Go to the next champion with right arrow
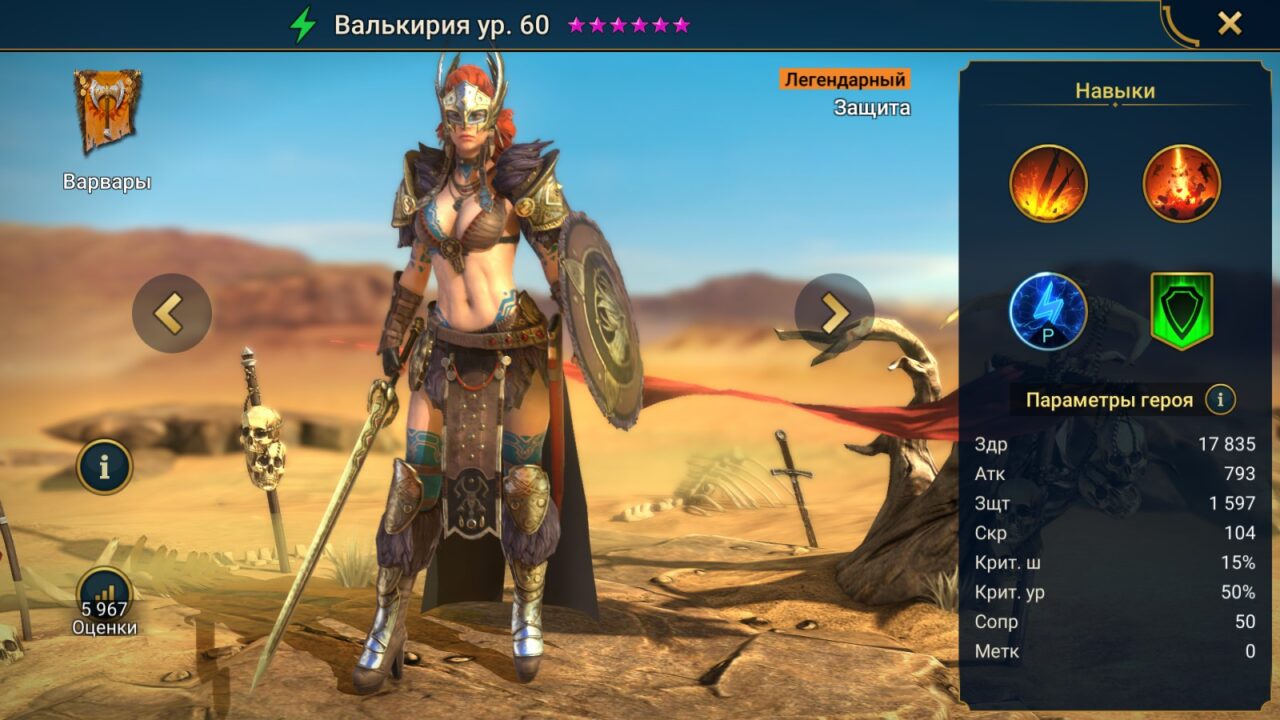Image resolution: width=1280 pixels, height=720 pixels. click(x=833, y=313)
